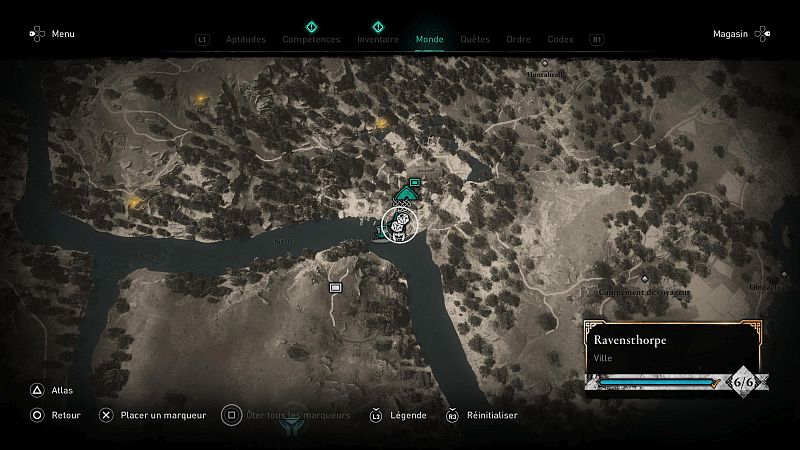The image size is (800, 450).
Task: Click the Campement de voyageur map marker
Action: coord(645,280)
